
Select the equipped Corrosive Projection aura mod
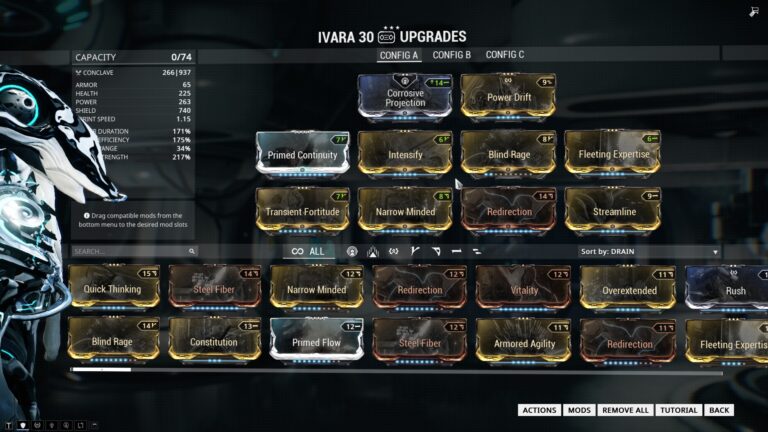pyautogui.click(x=405, y=97)
